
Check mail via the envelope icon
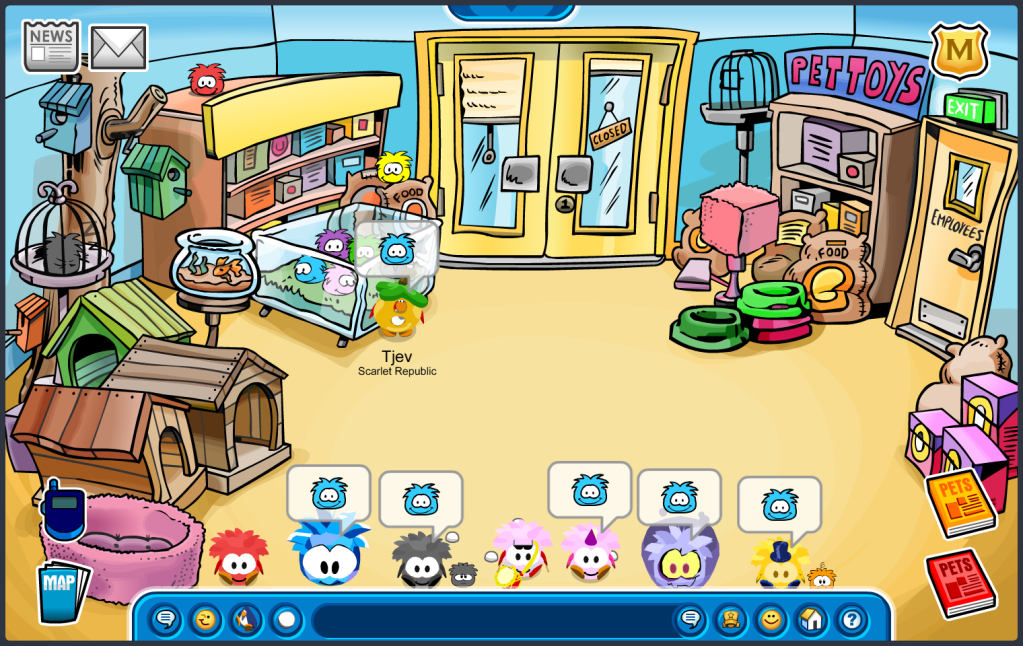click(119, 47)
